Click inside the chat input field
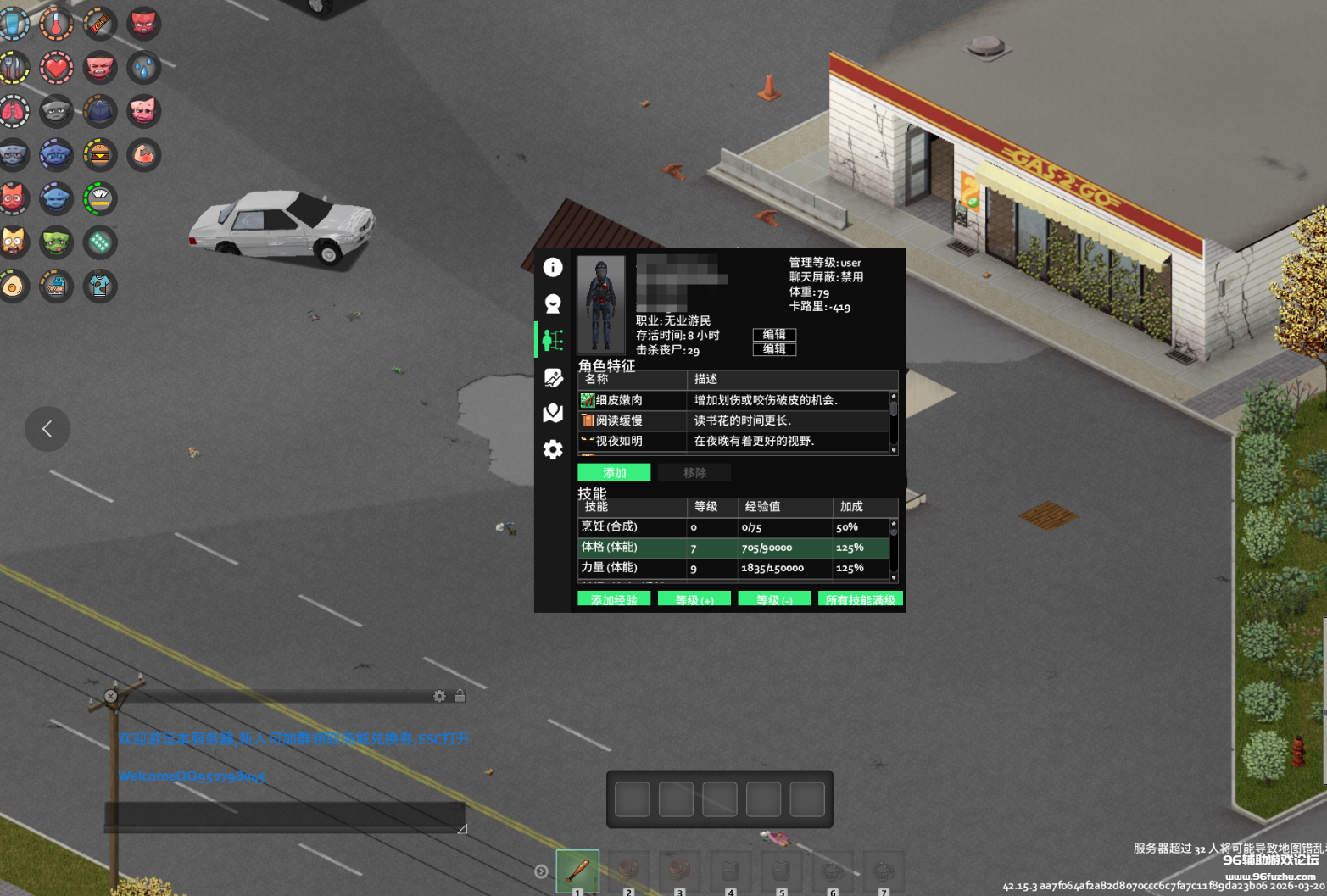1327x896 pixels. [x=284, y=815]
